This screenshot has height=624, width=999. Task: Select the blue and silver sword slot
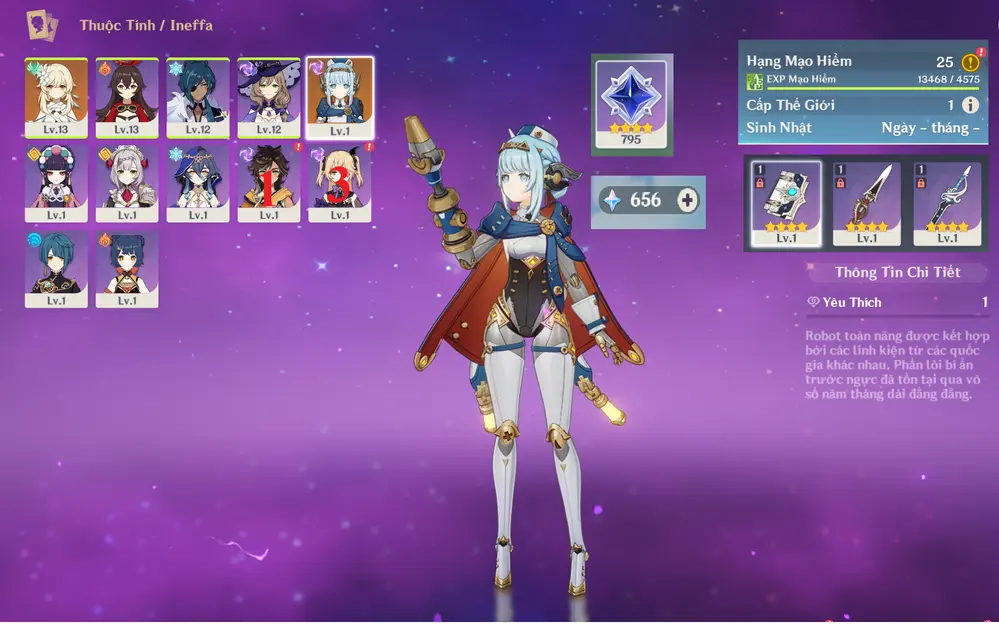[x=946, y=203]
